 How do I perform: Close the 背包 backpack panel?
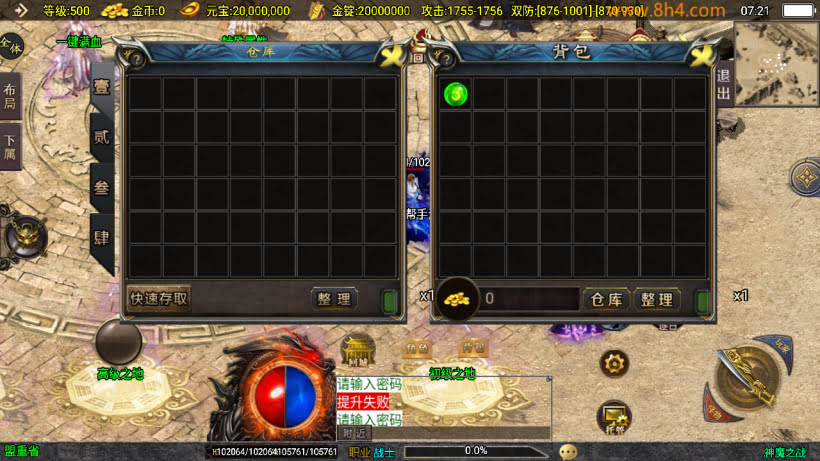(703, 55)
